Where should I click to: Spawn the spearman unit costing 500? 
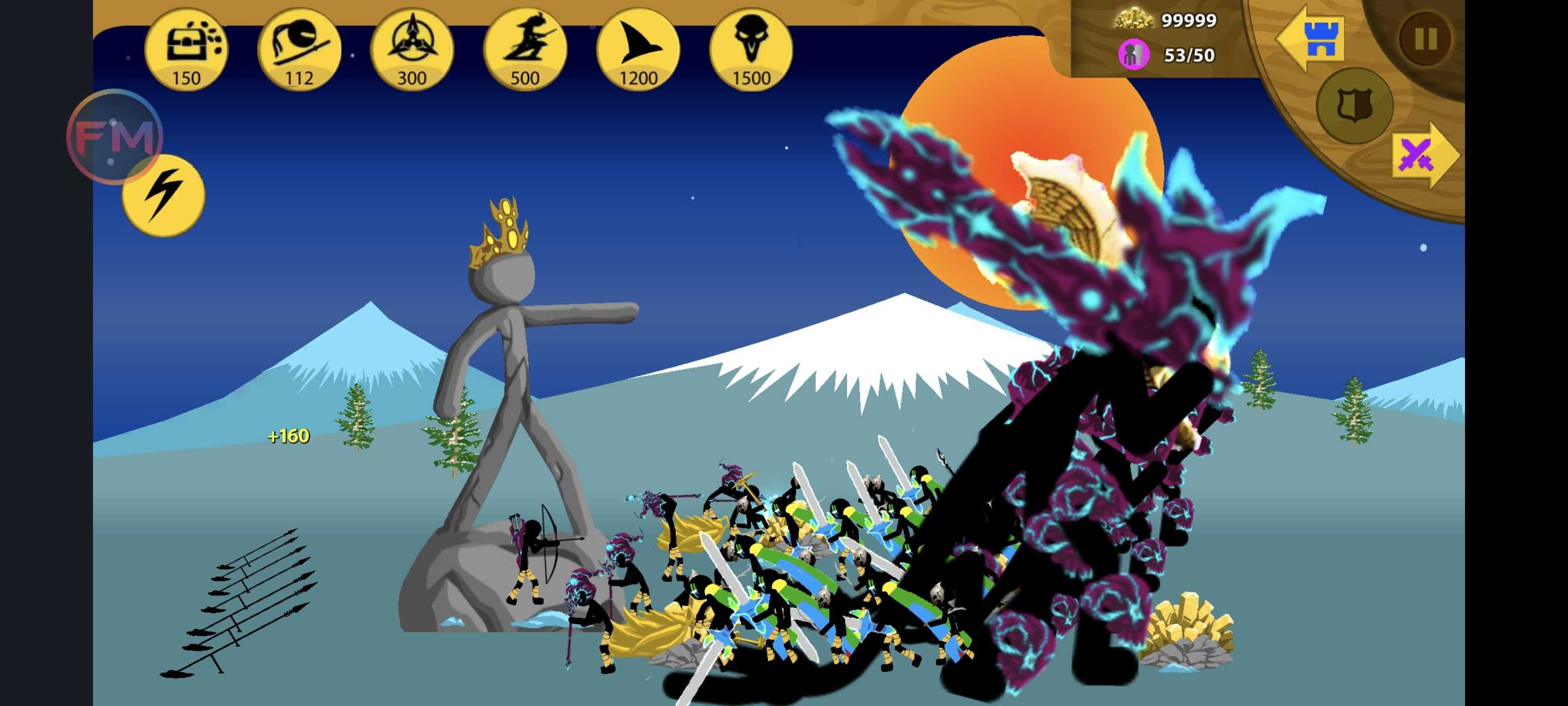524,50
